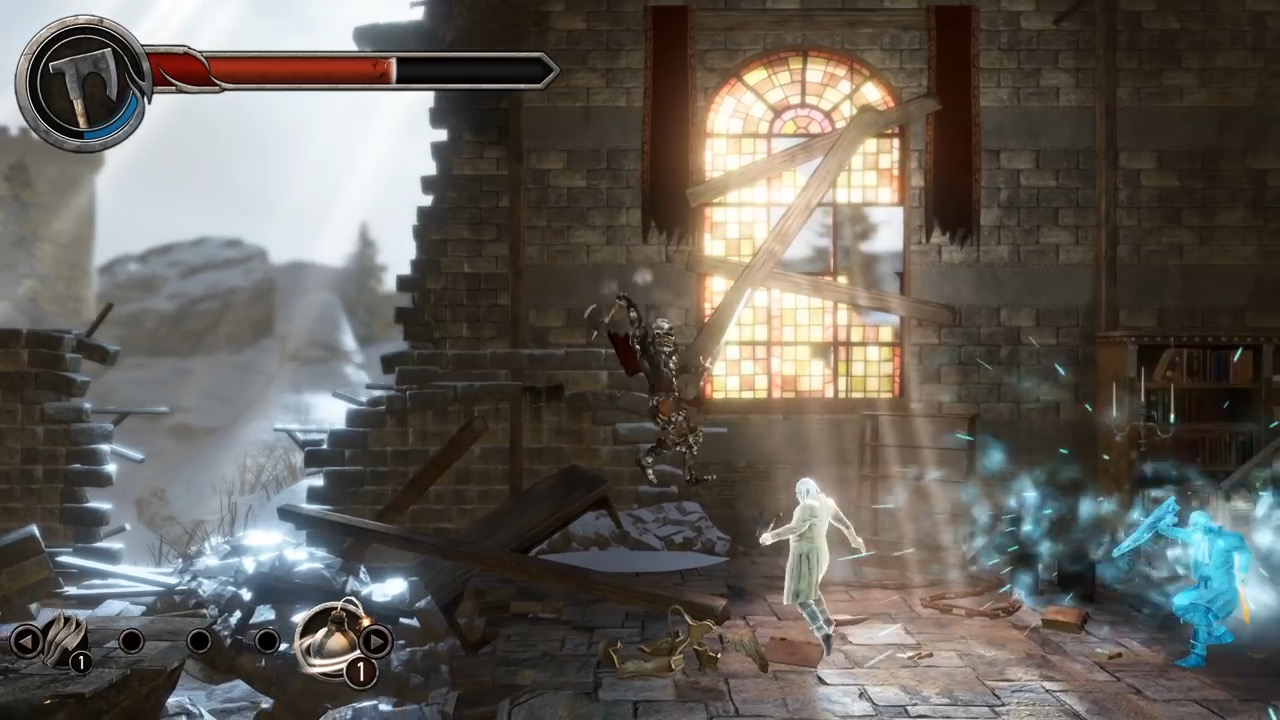Use the bomb item slot
This screenshot has height=720, width=1280.
pyautogui.click(x=331, y=636)
